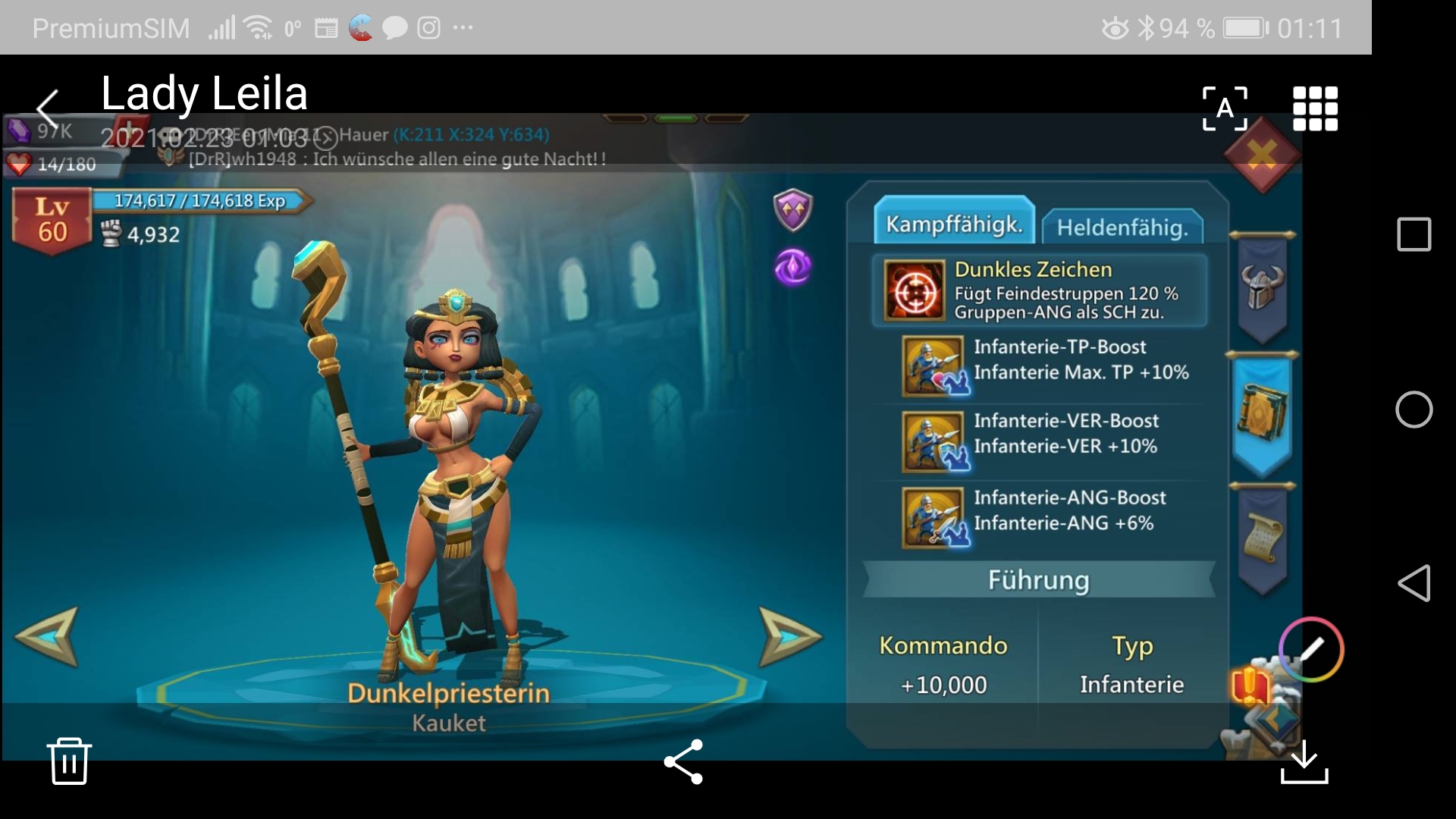The image size is (1456, 819).
Task: Open the pencil edit floating button
Action: tap(1311, 650)
